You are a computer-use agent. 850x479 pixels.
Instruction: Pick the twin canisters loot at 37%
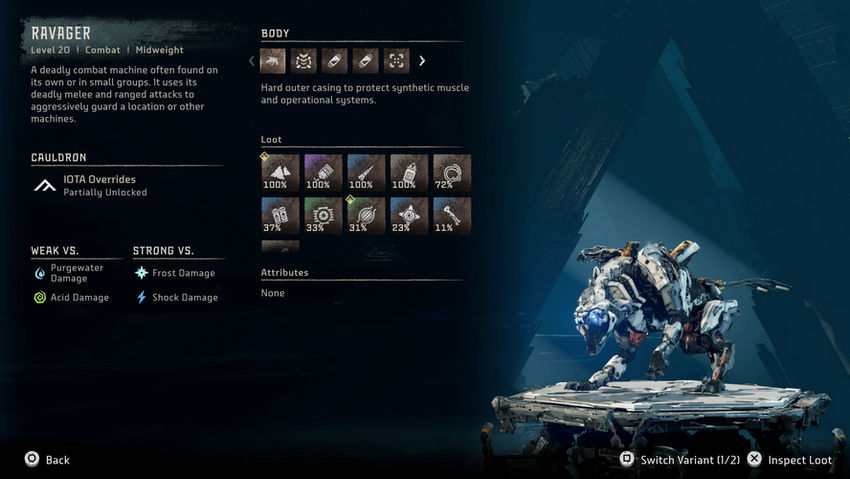point(280,215)
